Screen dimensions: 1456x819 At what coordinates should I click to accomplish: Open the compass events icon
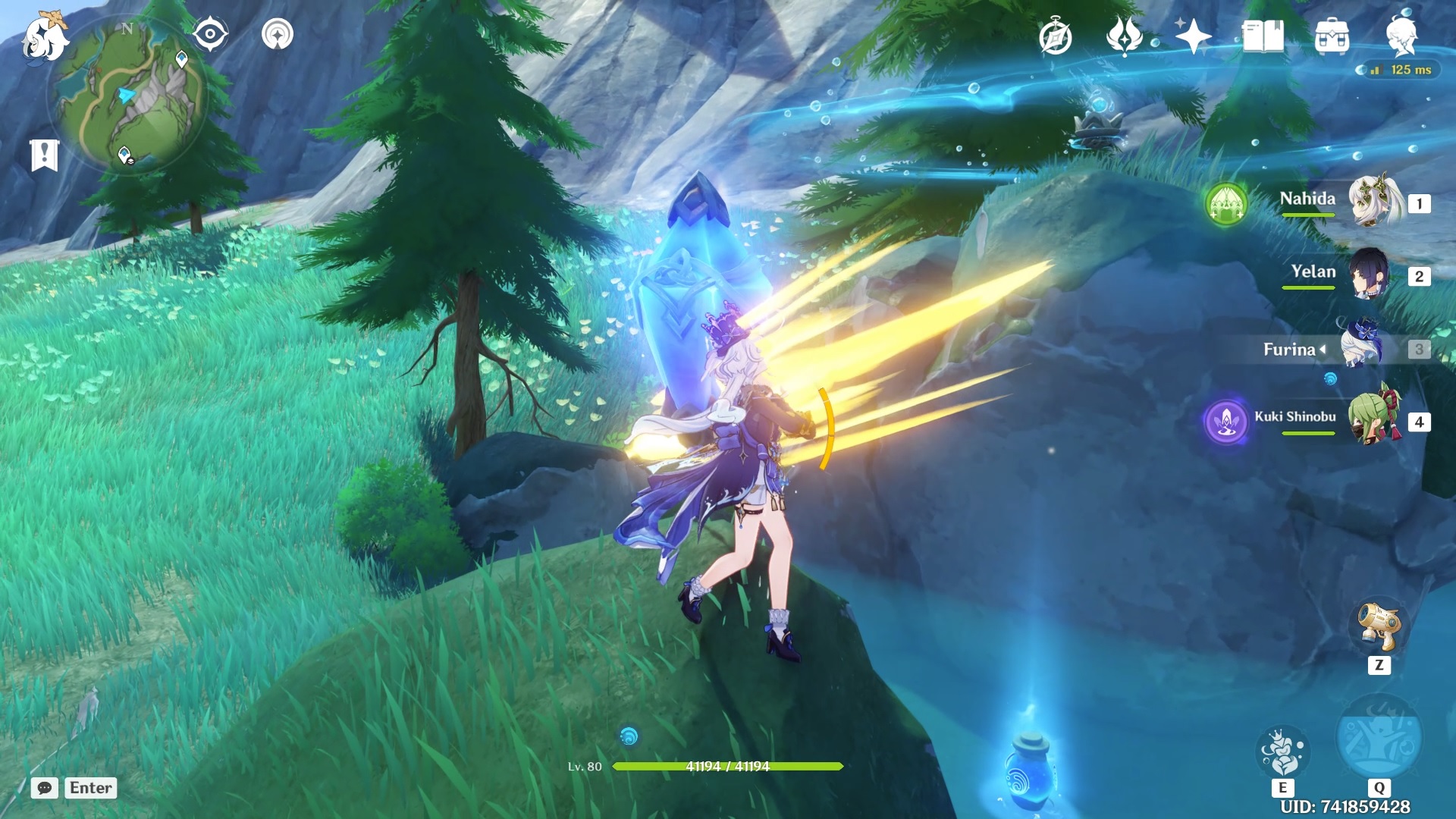1055,37
